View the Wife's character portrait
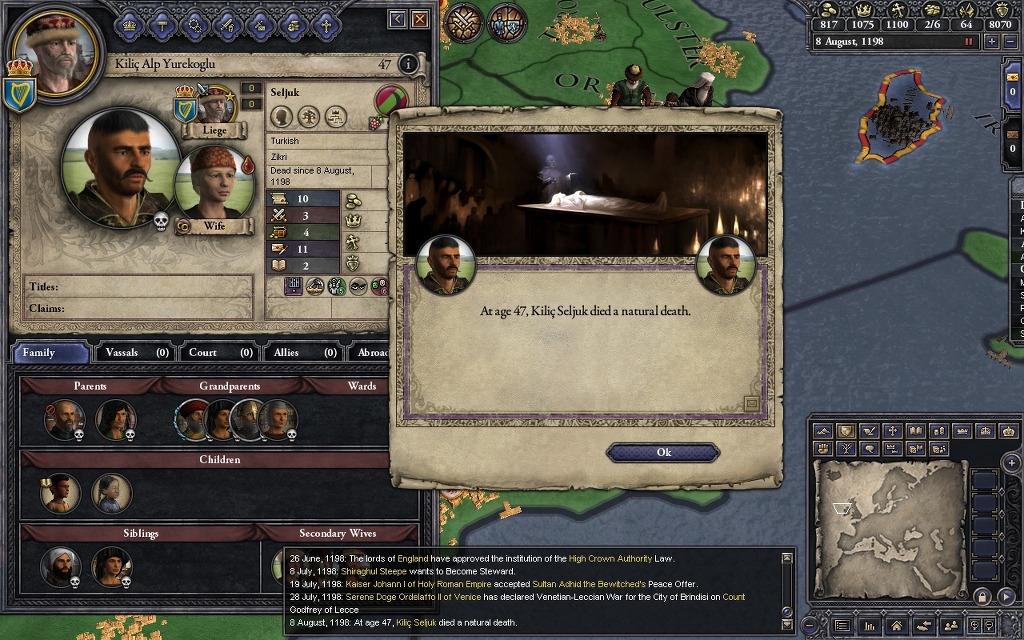The image size is (1024, 640). pyautogui.click(x=211, y=182)
